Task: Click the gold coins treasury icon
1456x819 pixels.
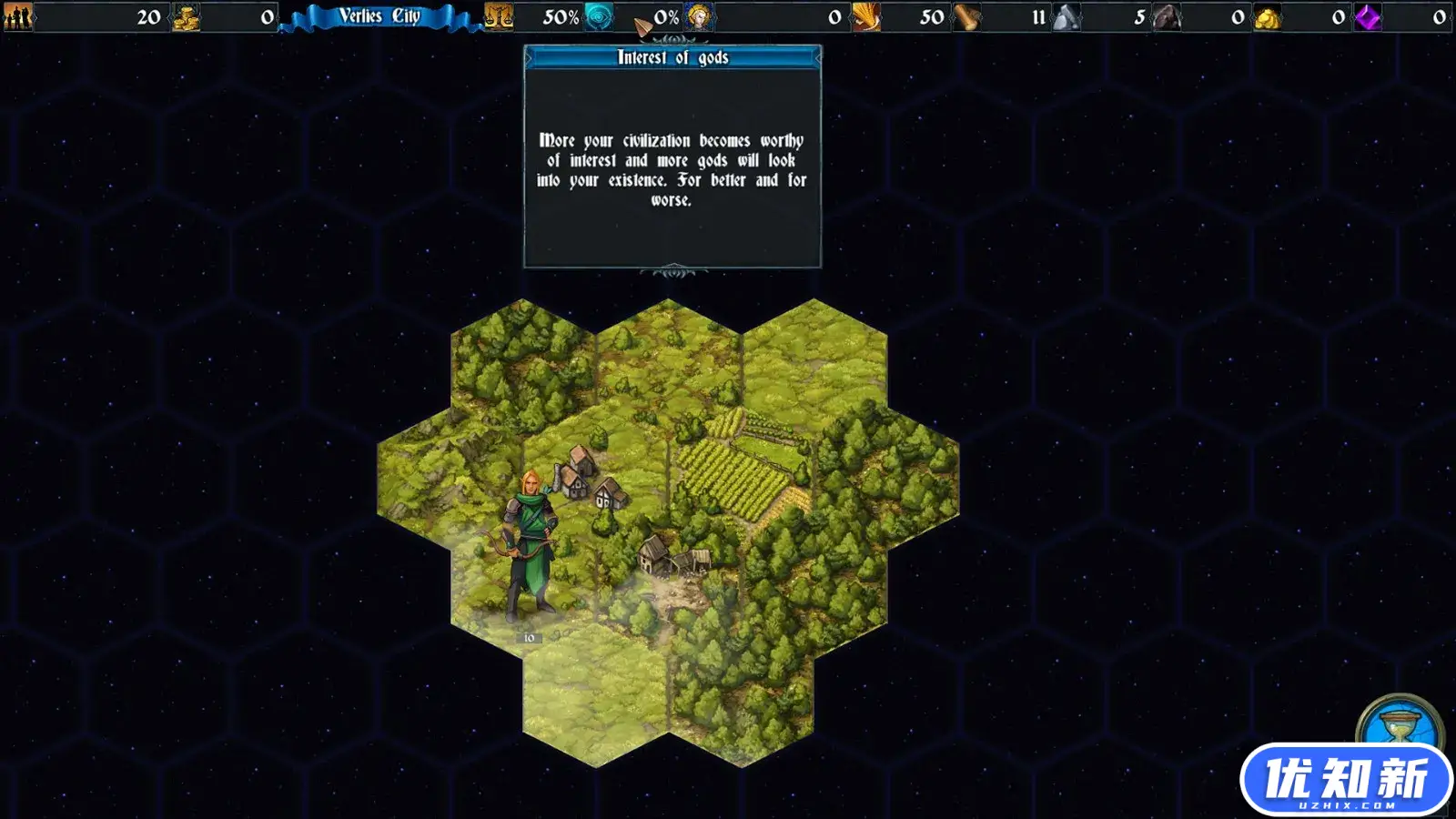Action: pyautogui.click(x=187, y=17)
